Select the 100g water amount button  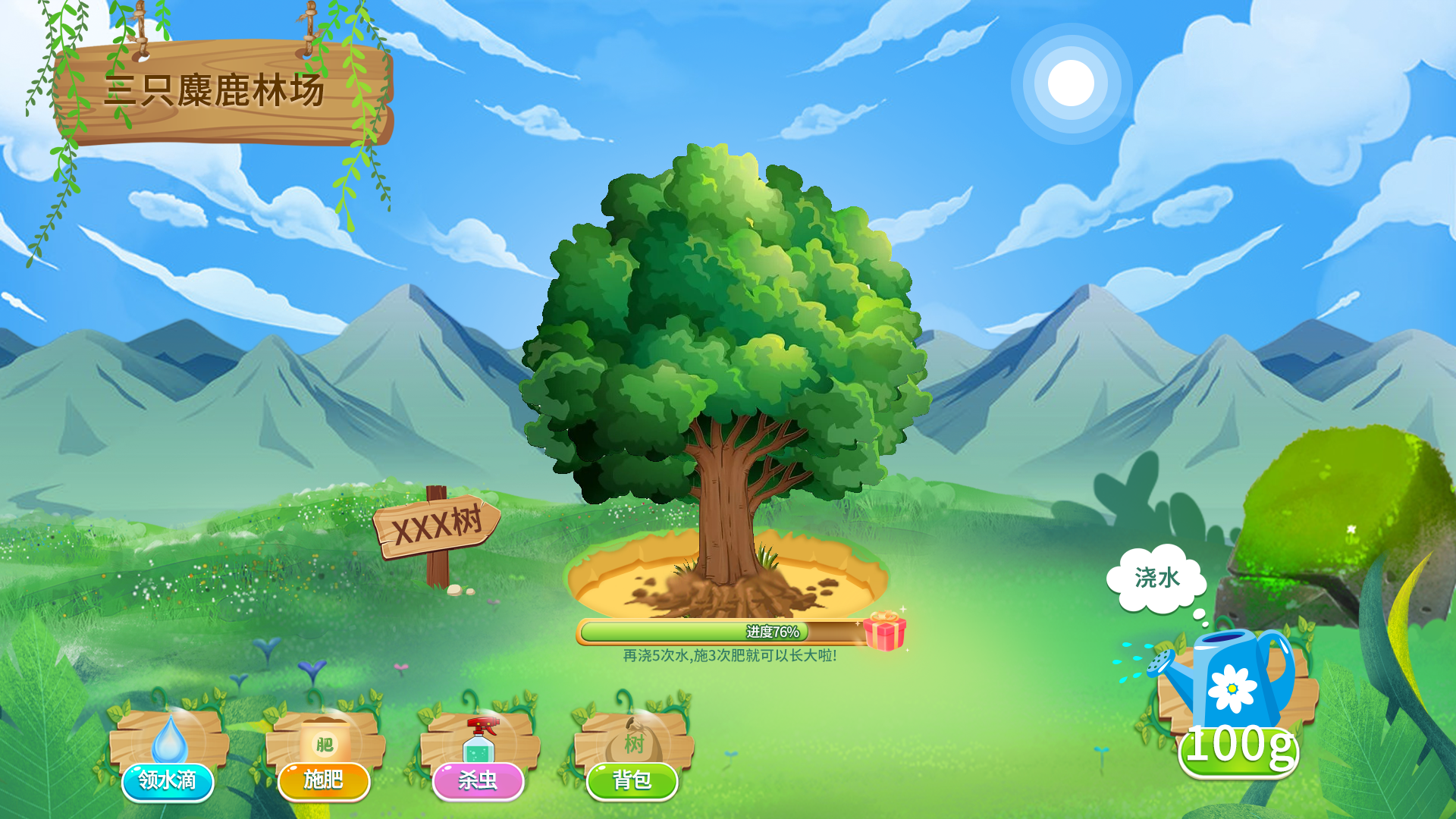[1238, 748]
